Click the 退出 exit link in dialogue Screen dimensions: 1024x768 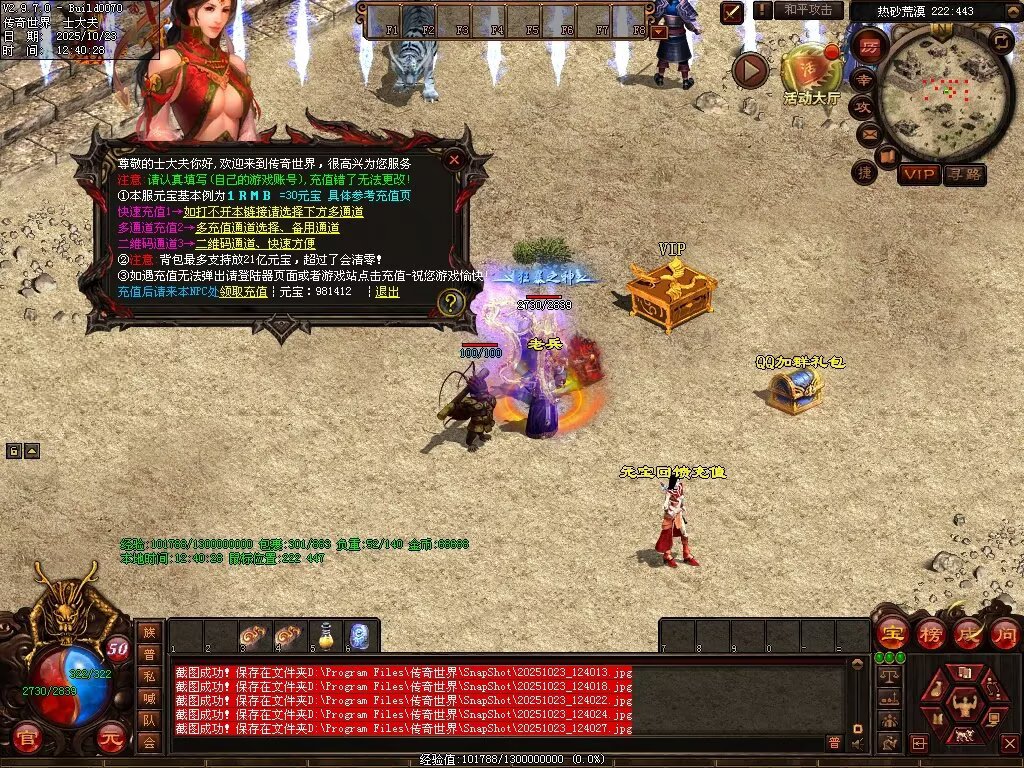click(387, 292)
